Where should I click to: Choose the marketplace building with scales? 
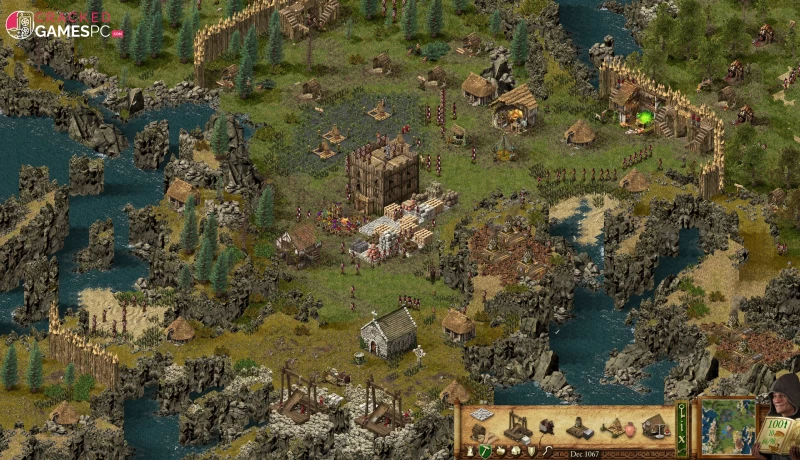click(x=656, y=427)
